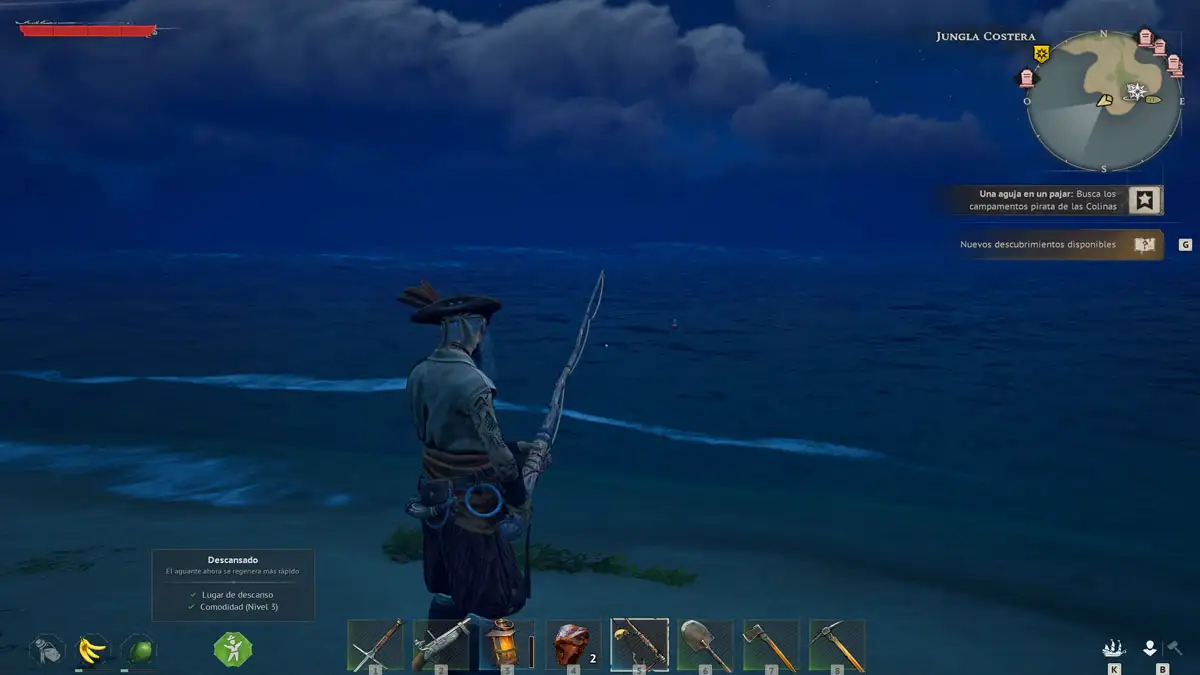The image size is (1200, 675).
Task: Select the highlighted fishing rod slot
Action: click(639, 644)
